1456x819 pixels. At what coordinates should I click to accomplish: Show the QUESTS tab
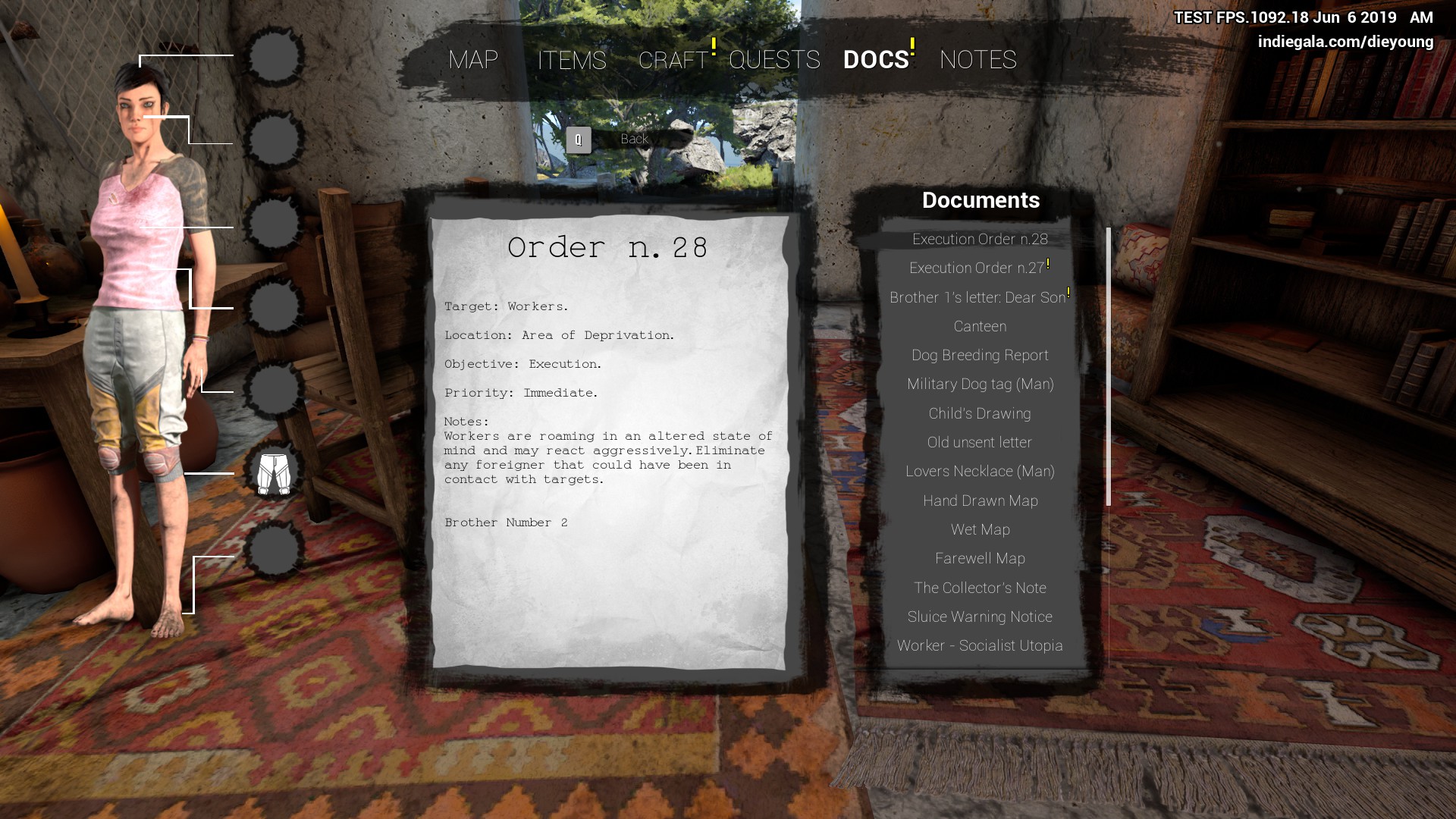click(x=774, y=59)
